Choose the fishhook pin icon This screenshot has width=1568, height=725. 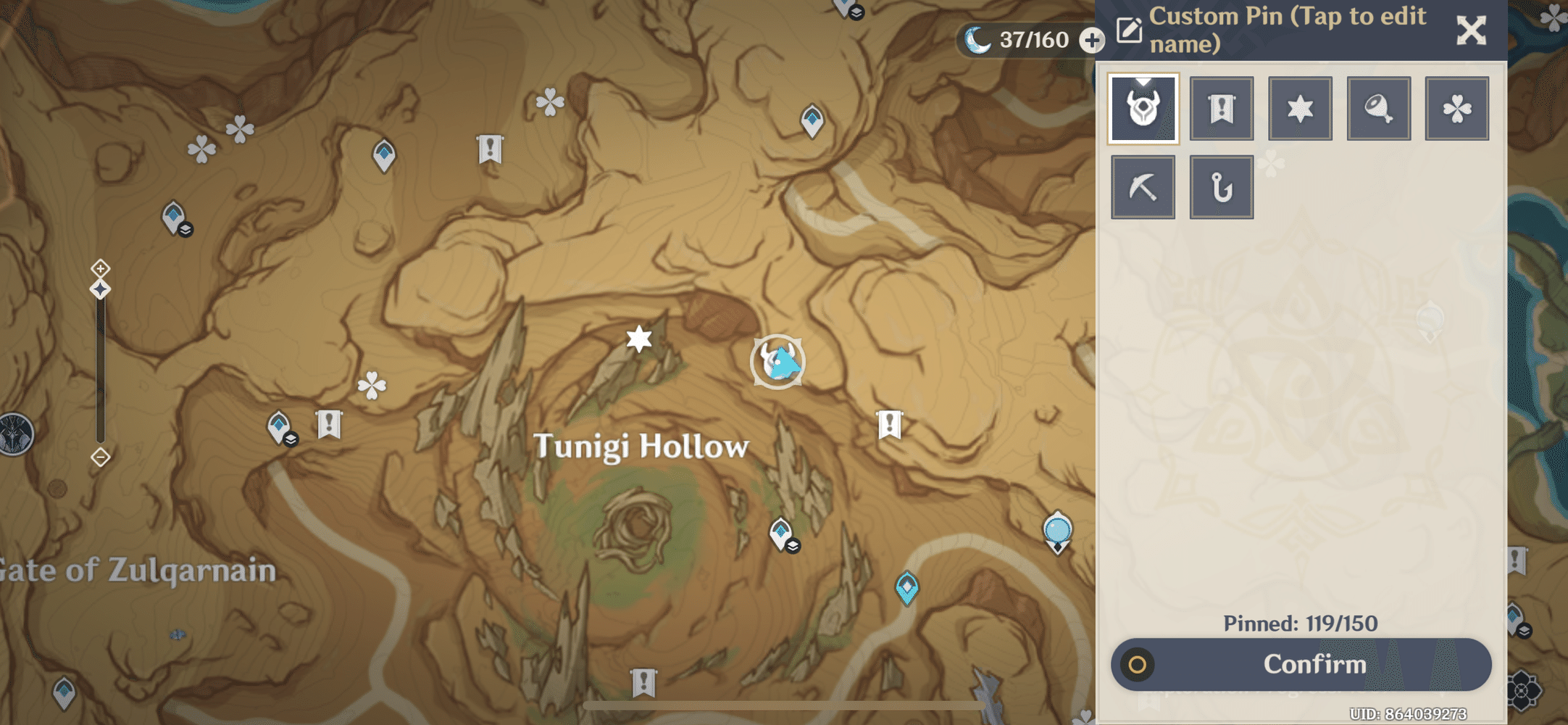(1222, 186)
